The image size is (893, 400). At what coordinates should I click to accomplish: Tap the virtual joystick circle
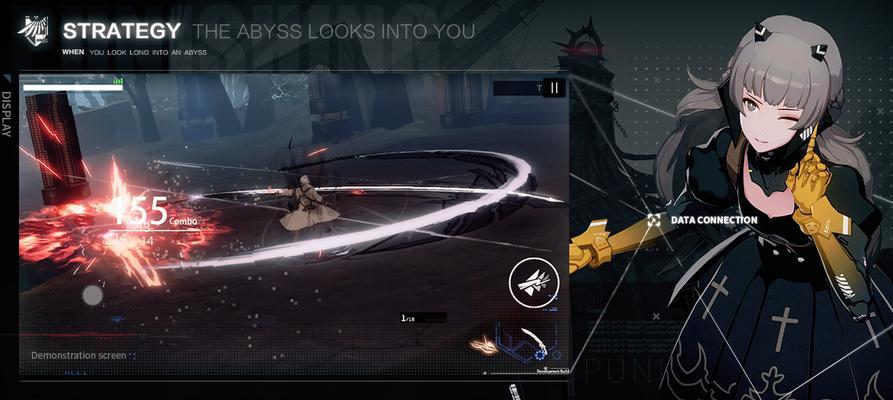click(x=92, y=295)
